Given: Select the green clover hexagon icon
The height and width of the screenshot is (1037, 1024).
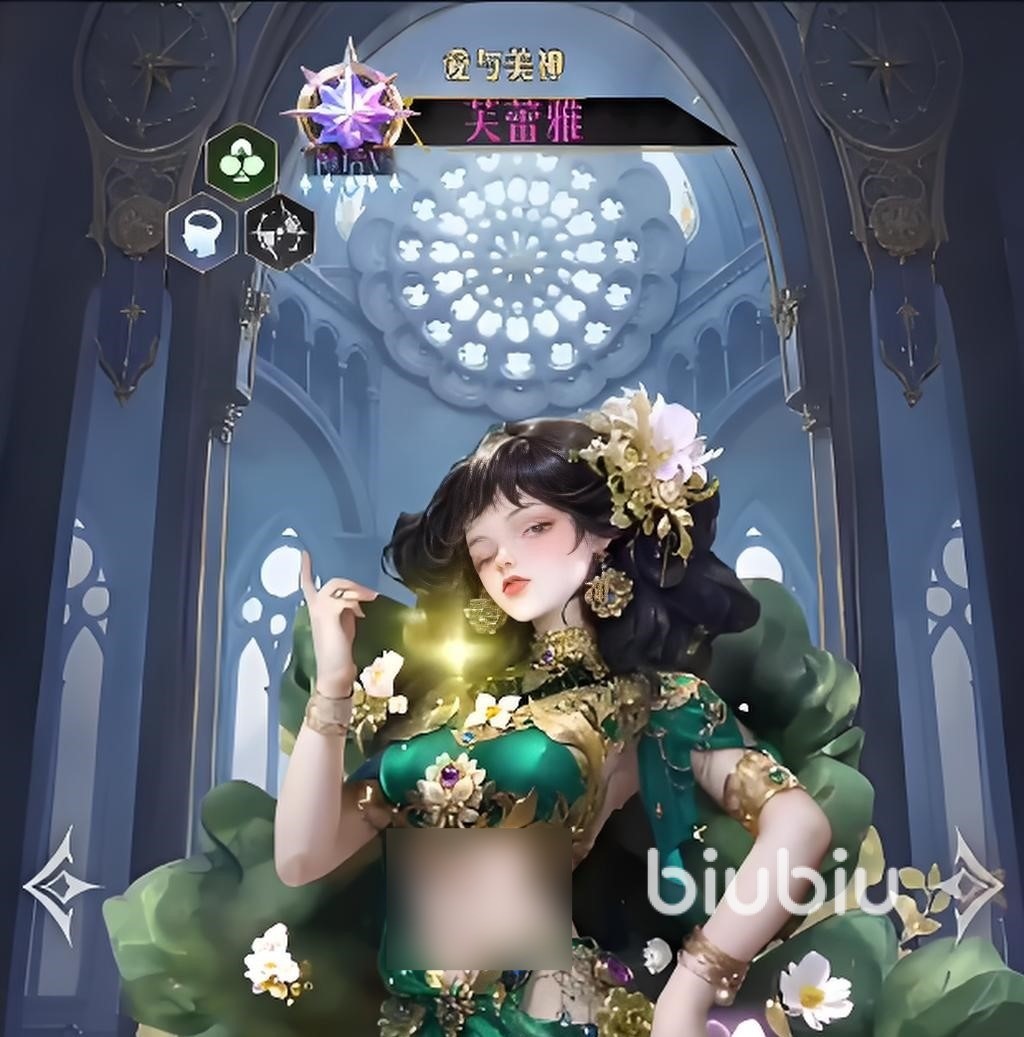Looking at the screenshot, I should [x=241, y=161].
